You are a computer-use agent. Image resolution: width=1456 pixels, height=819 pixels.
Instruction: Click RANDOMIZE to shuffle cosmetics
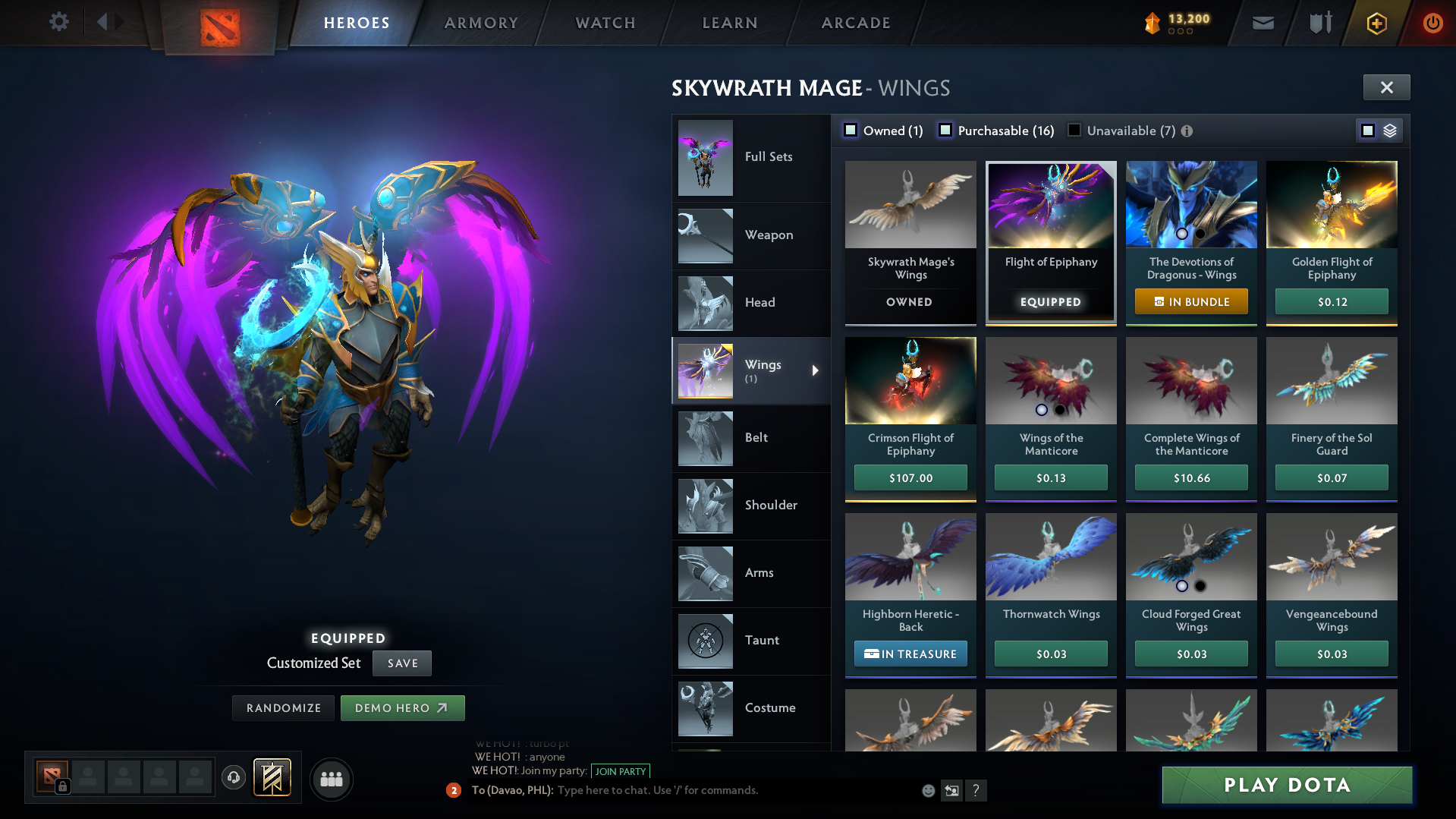point(283,707)
